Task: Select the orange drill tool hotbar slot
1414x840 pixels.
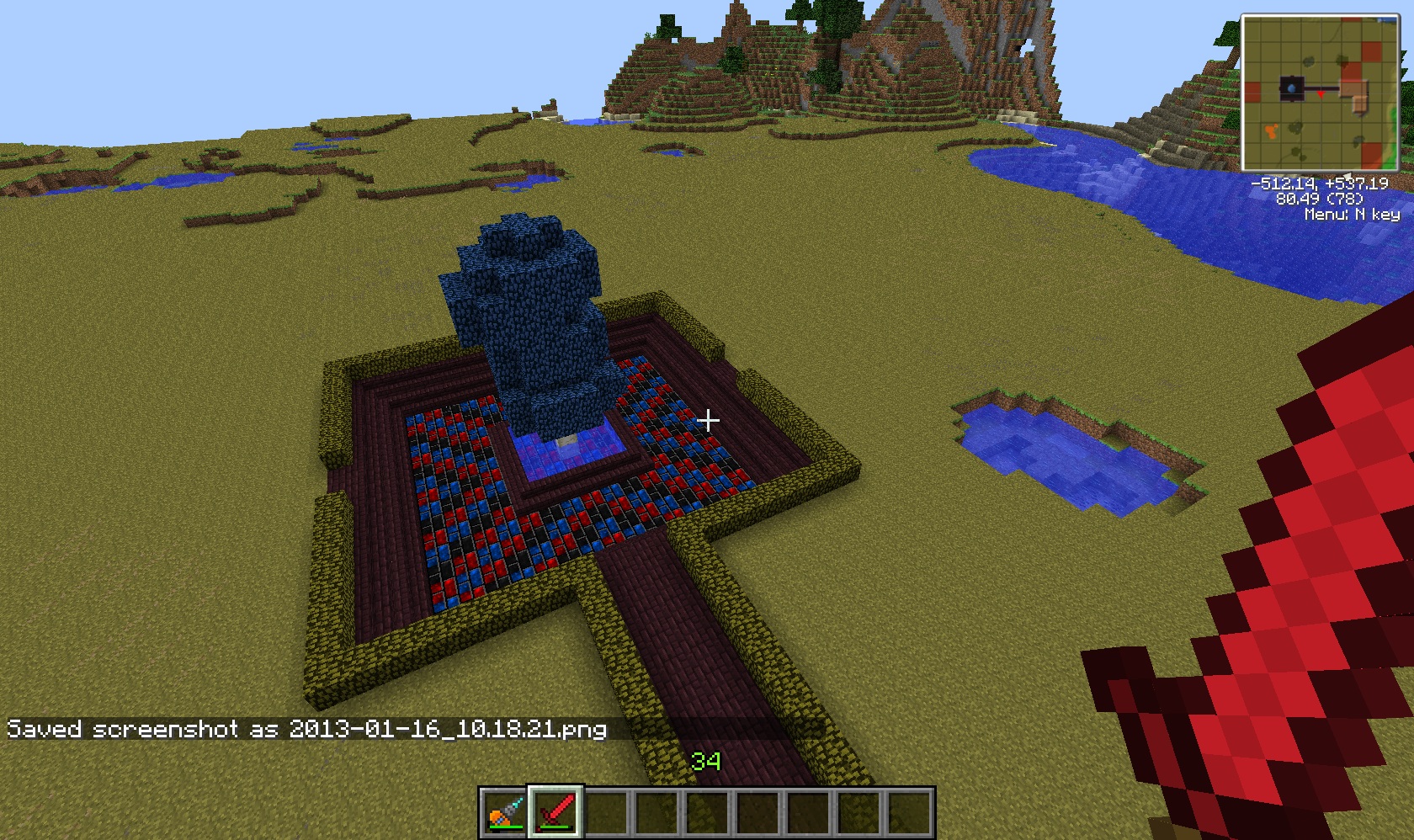Action: pyautogui.click(x=505, y=812)
